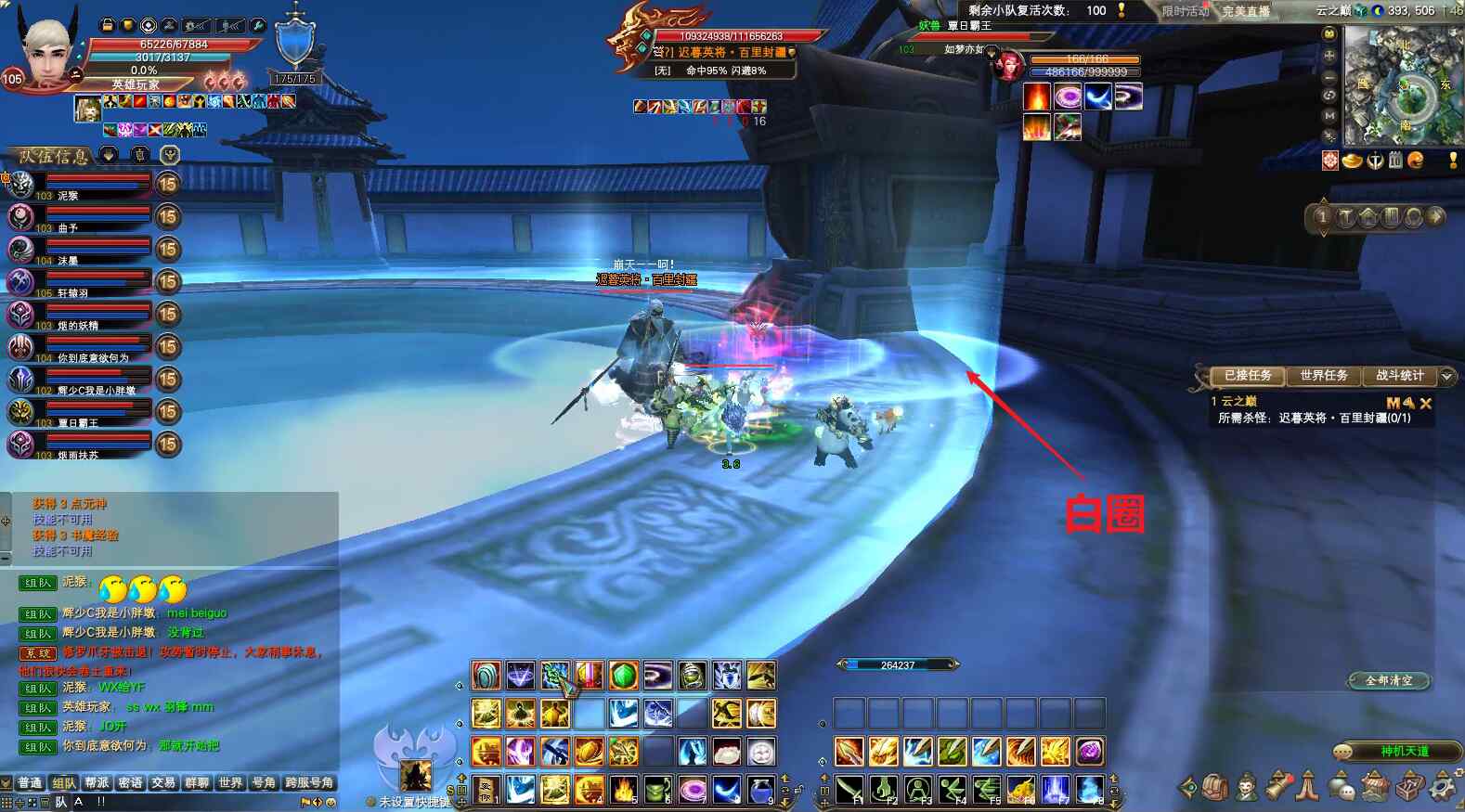The image size is (1465, 812).
Task: Collapse the quest panel with the arrow button
Action: pyautogui.click(x=1446, y=376)
